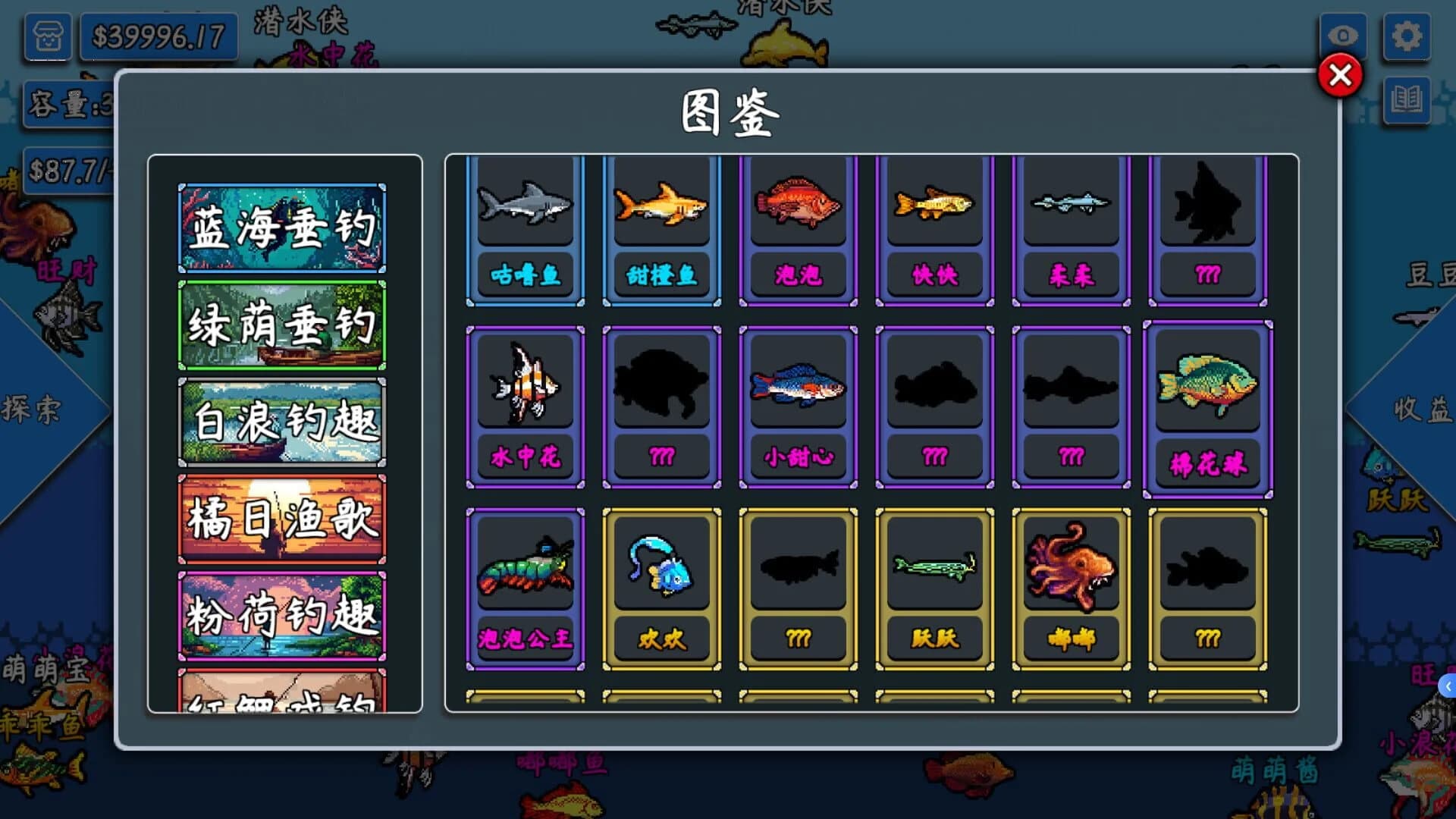Select the 甜橙鱼 orange shark entry
1456x819 pixels.
(x=661, y=227)
